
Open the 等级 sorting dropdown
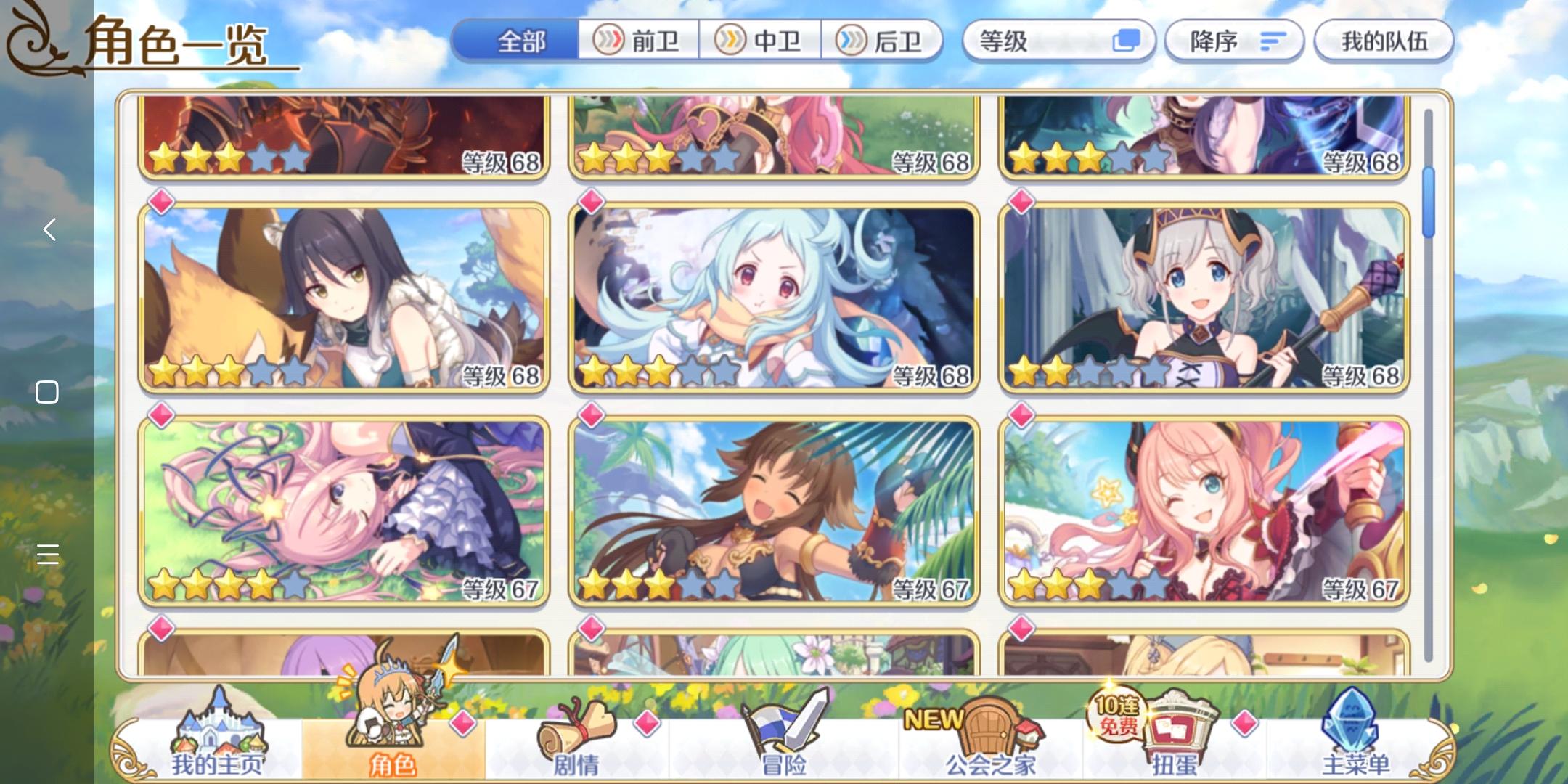[x=1060, y=41]
